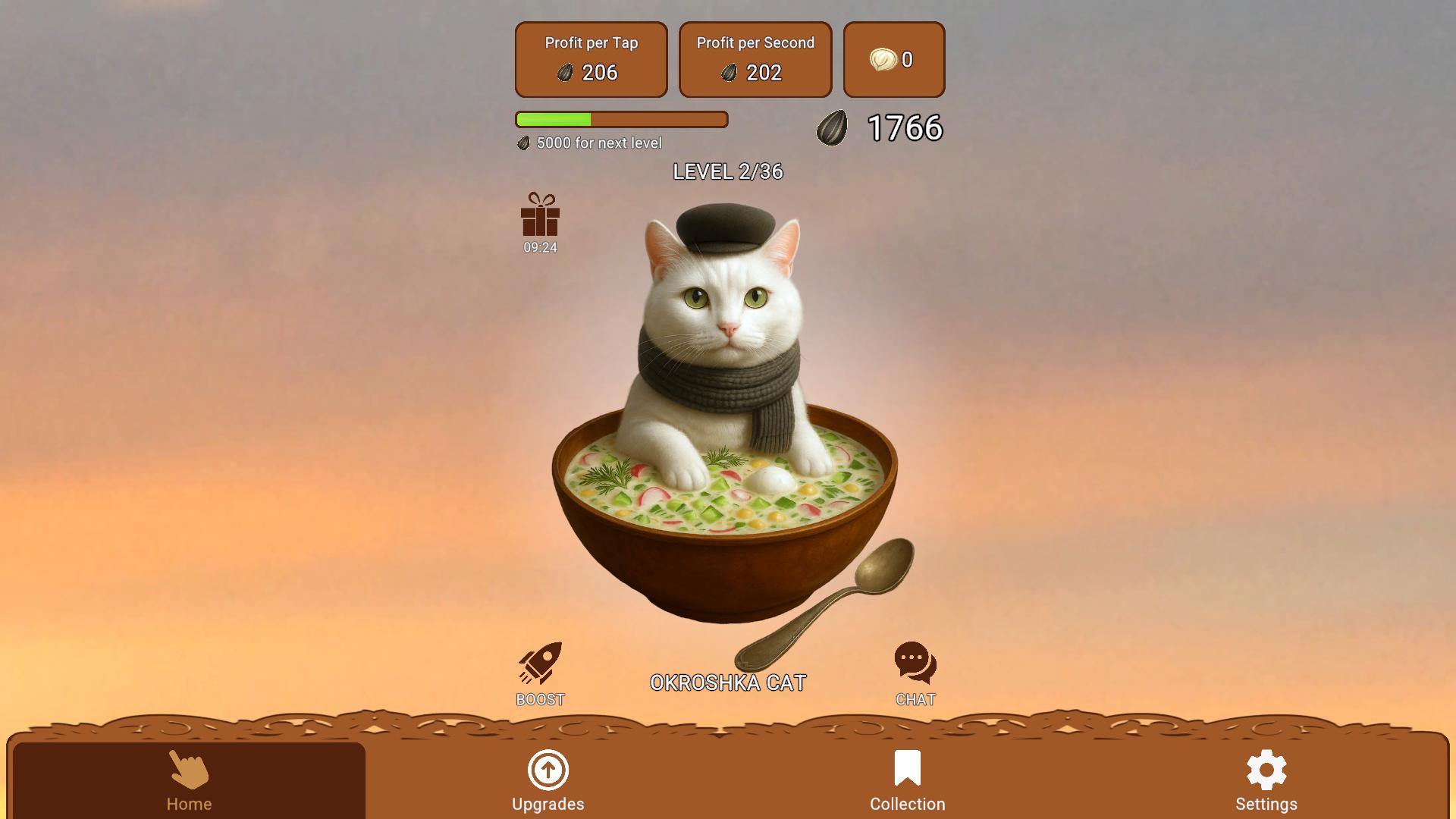Click the green level progress bar

tap(621, 119)
